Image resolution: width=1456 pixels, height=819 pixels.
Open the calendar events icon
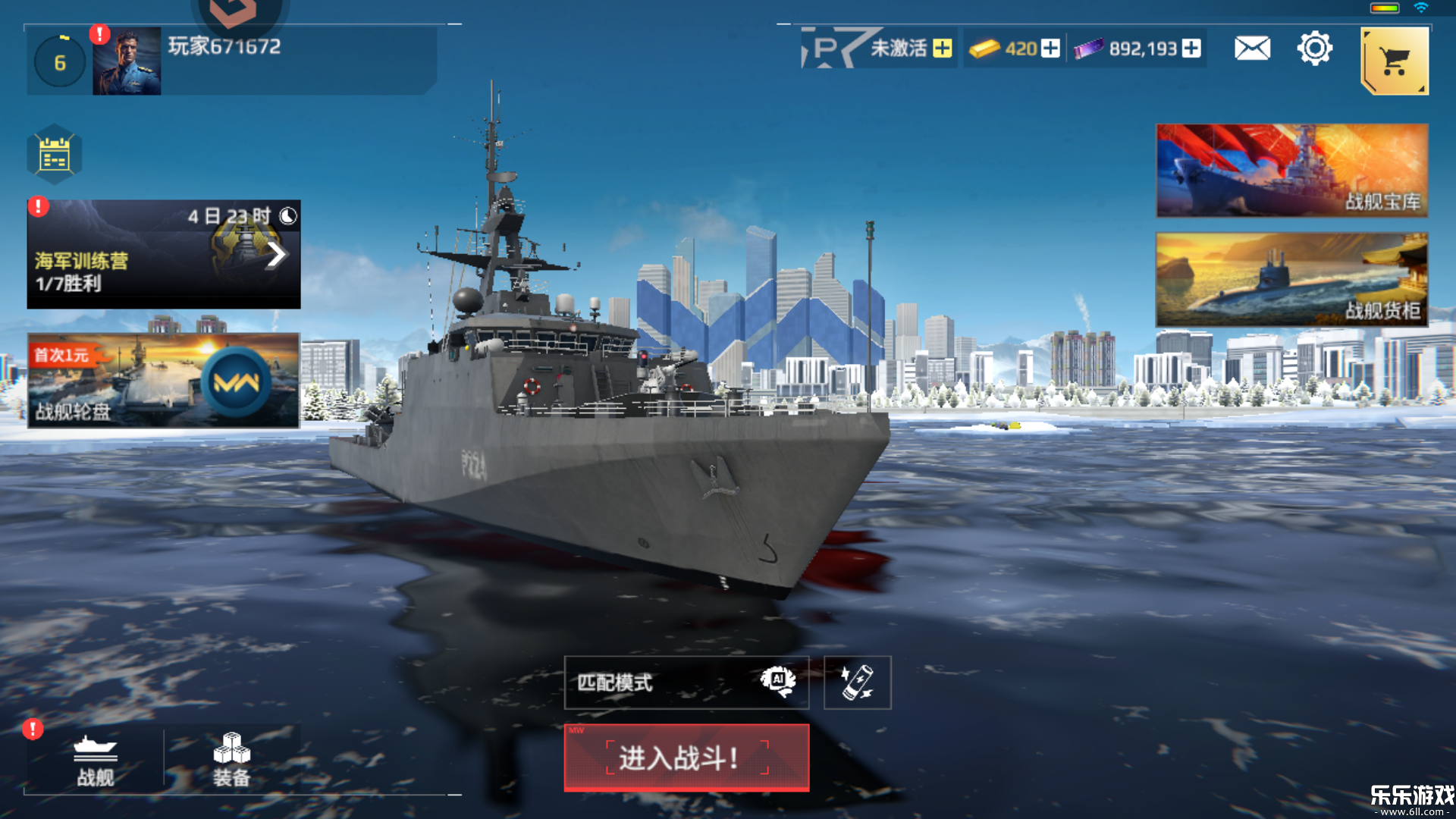coord(55,155)
